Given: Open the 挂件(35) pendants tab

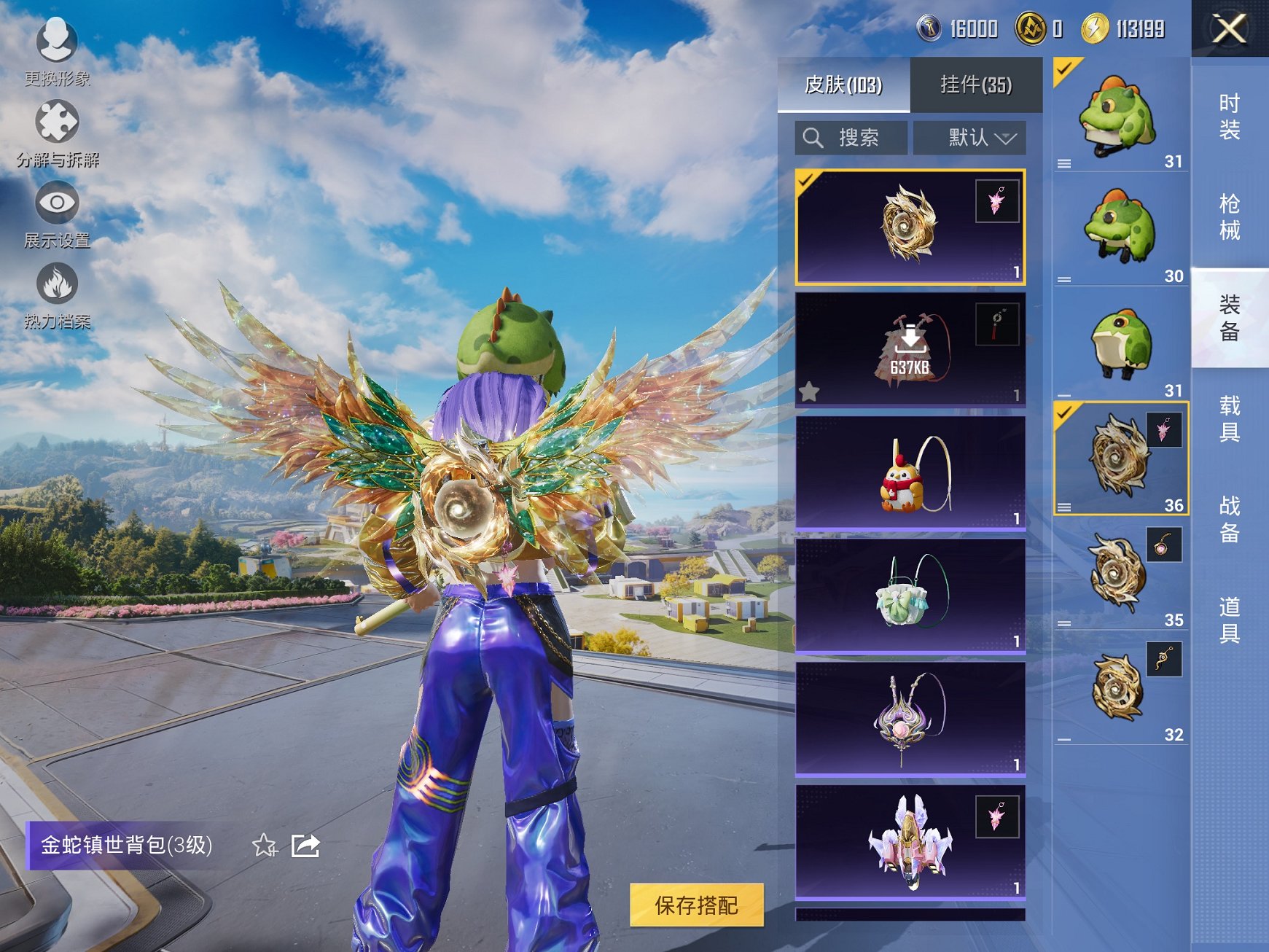Looking at the screenshot, I should point(976,85).
